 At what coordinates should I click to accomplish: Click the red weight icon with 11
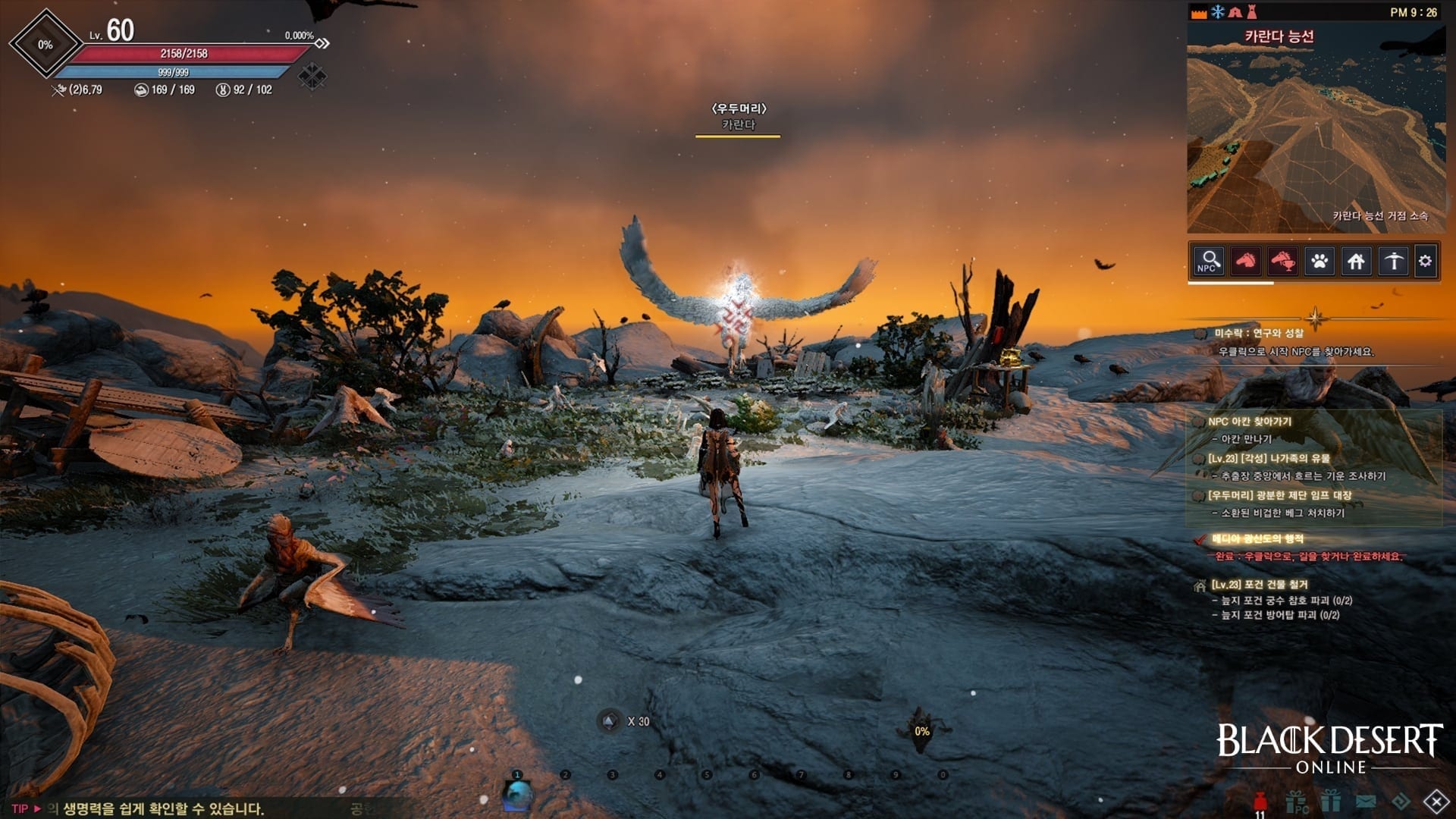coord(1260,802)
